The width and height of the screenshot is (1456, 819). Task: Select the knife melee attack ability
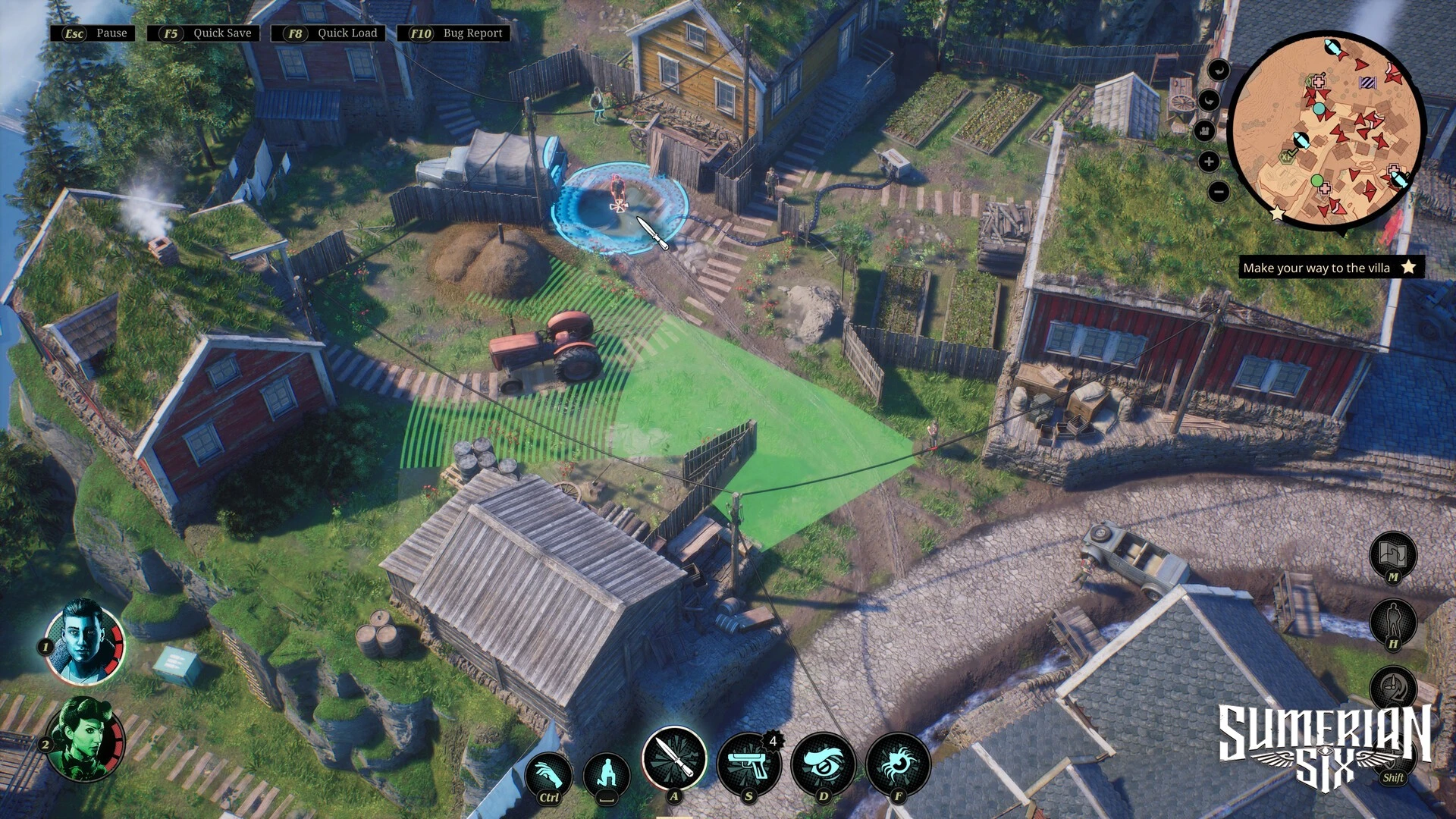(673, 759)
